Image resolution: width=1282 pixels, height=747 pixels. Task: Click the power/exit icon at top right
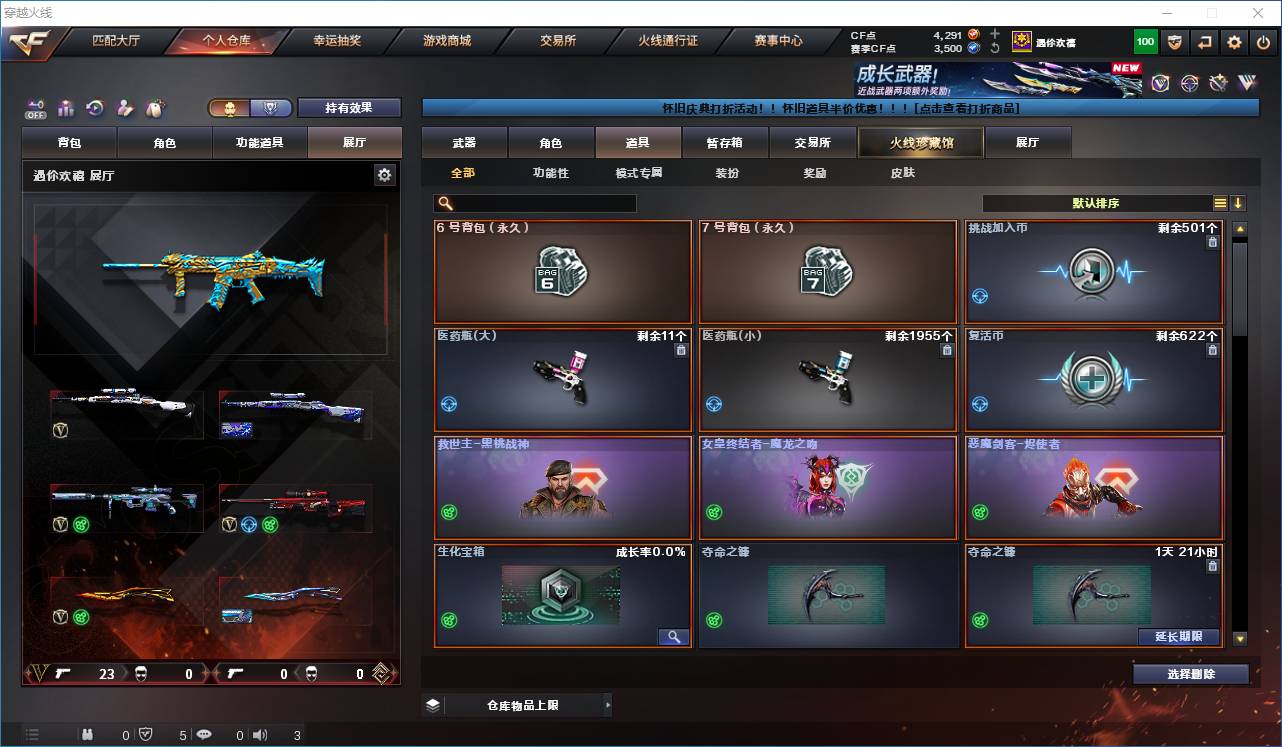point(1262,42)
